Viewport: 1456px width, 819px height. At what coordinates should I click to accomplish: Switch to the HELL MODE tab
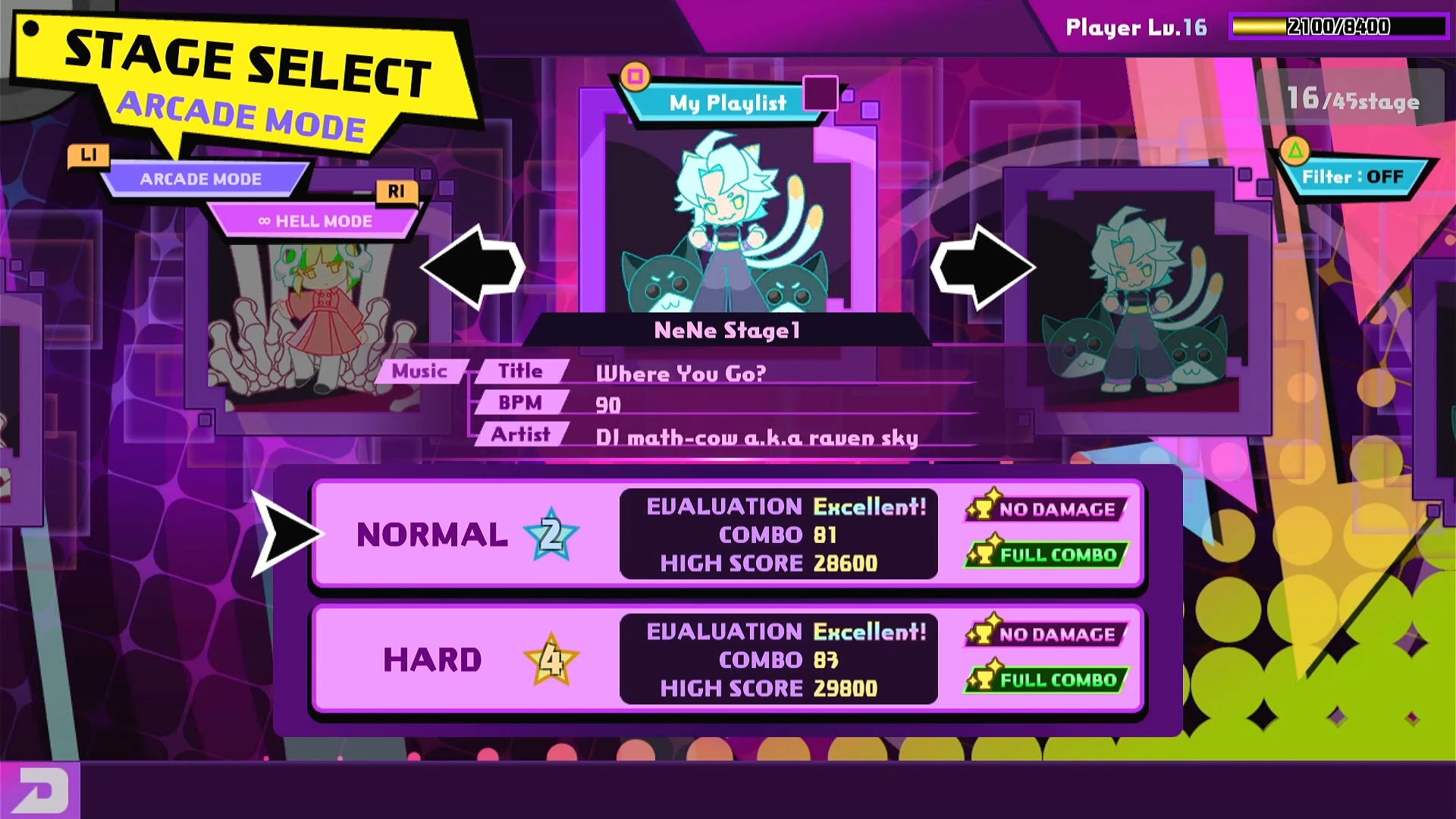click(x=315, y=221)
